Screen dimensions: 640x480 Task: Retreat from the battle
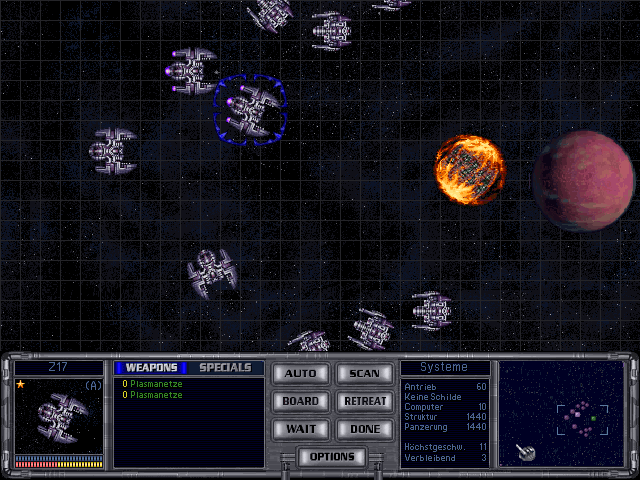[x=364, y=401]
